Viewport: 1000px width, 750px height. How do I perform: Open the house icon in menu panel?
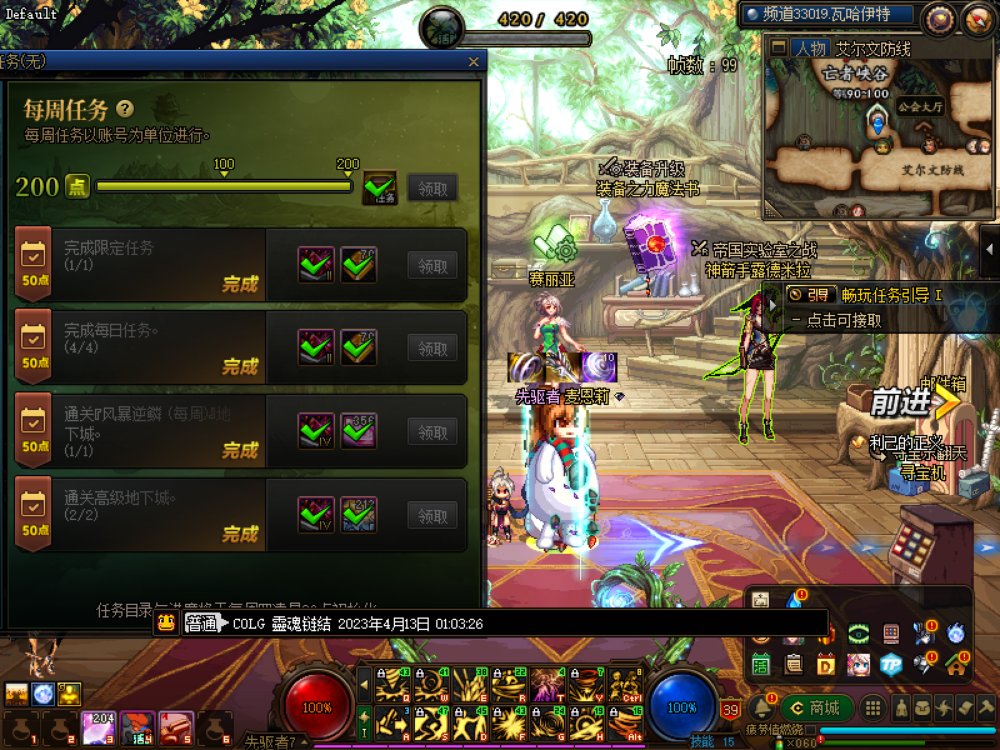956,663
